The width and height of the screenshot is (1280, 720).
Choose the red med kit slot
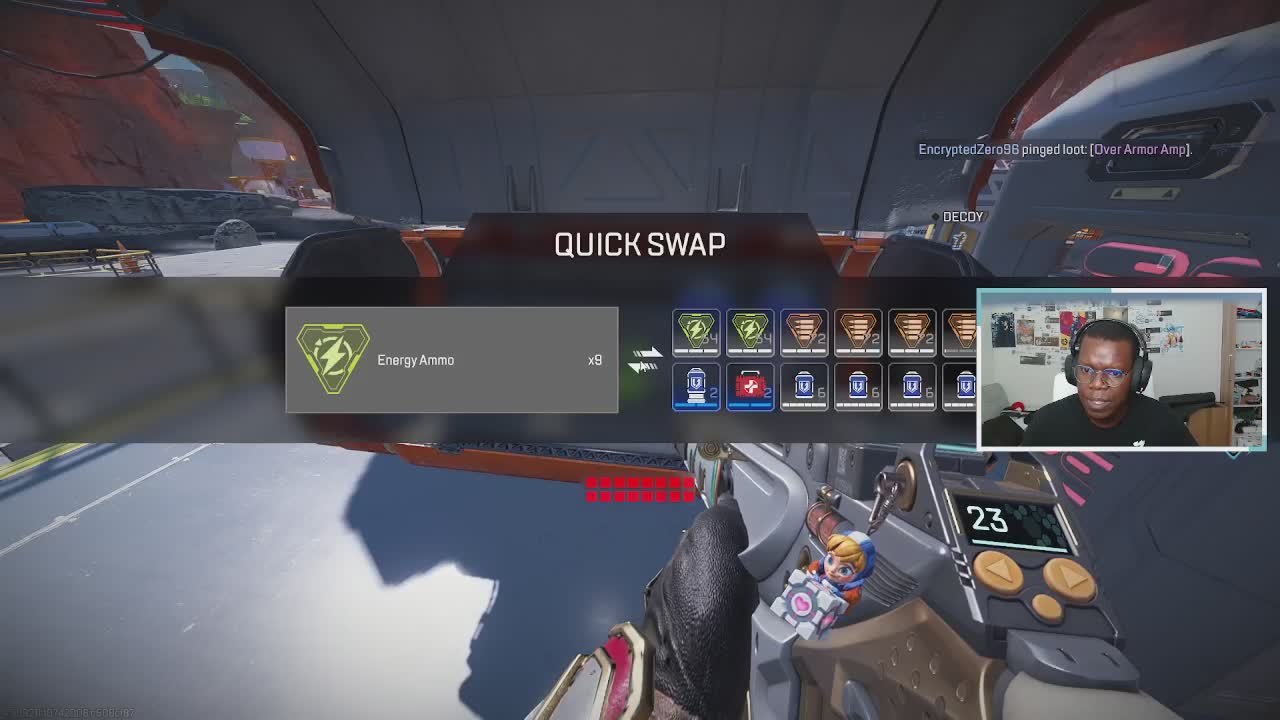(750, 387)
